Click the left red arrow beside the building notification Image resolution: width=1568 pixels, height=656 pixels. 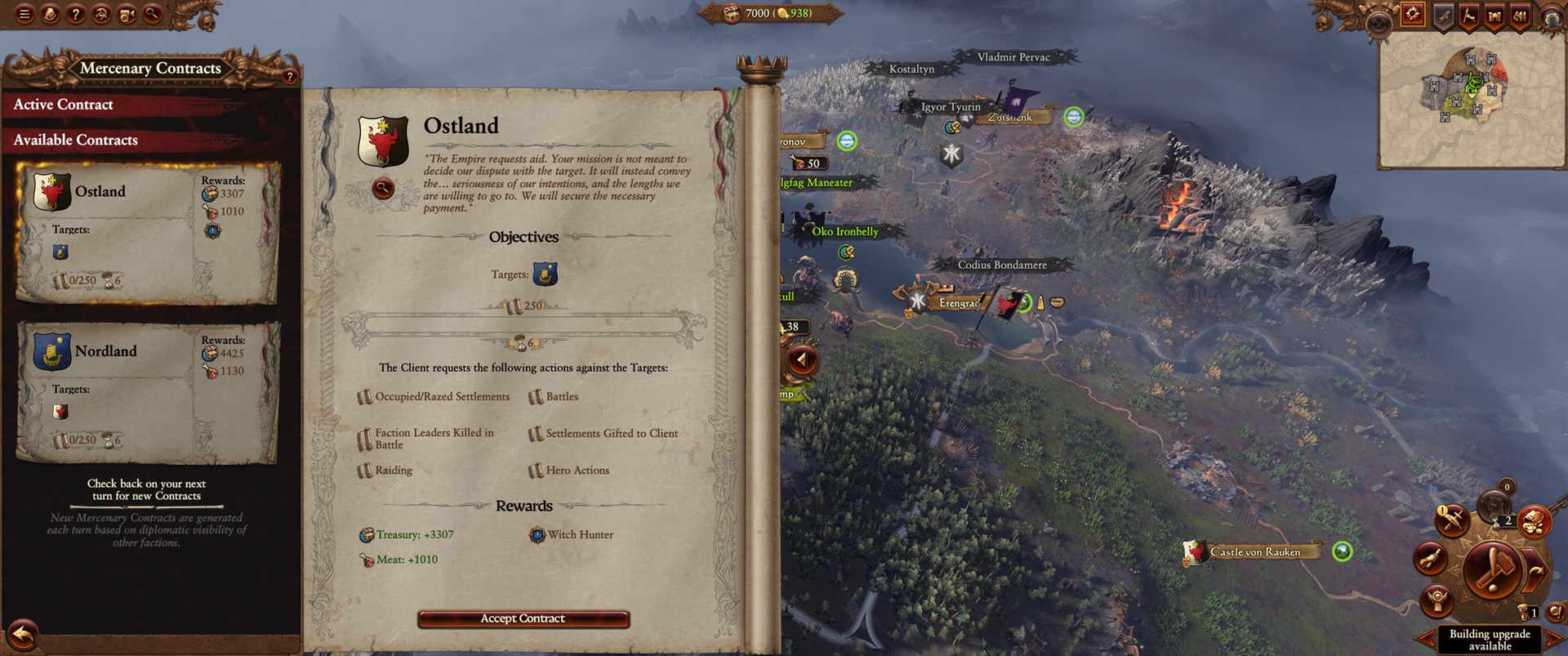pos(1425,637)
